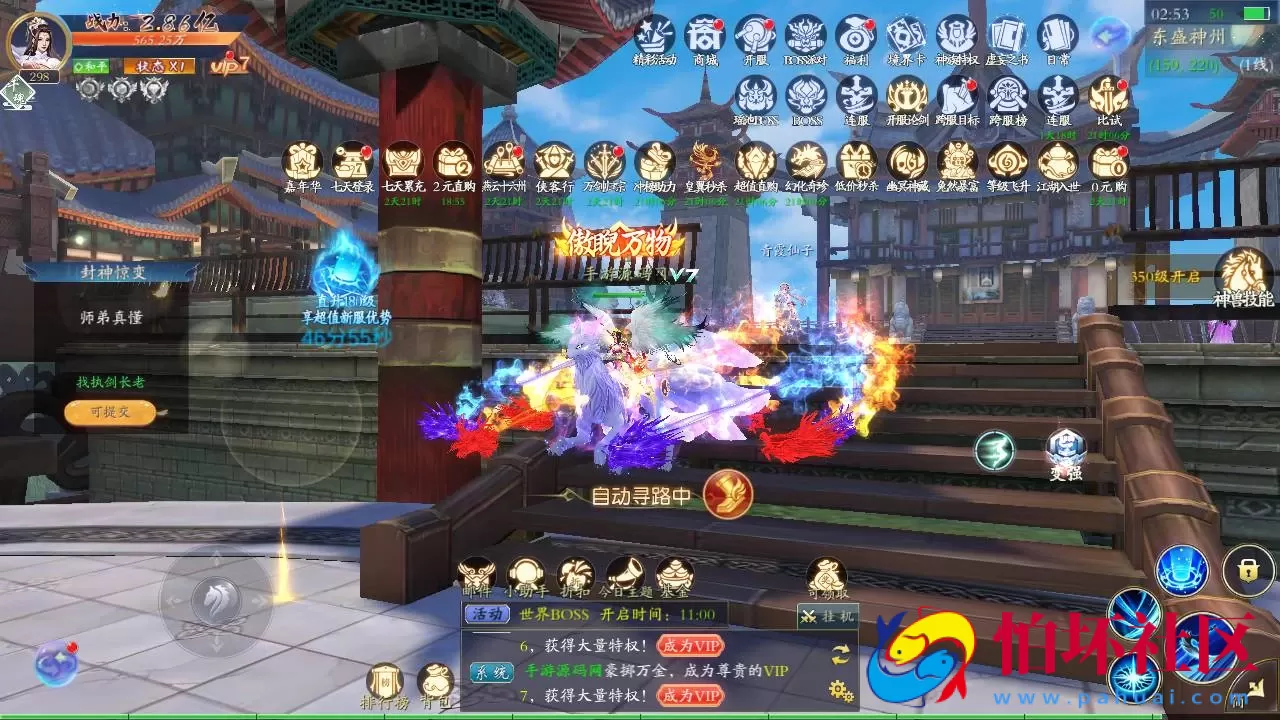Open chat settings gear icon
The height and width of the screenshot is (720, 1280).
pos(840,689)
